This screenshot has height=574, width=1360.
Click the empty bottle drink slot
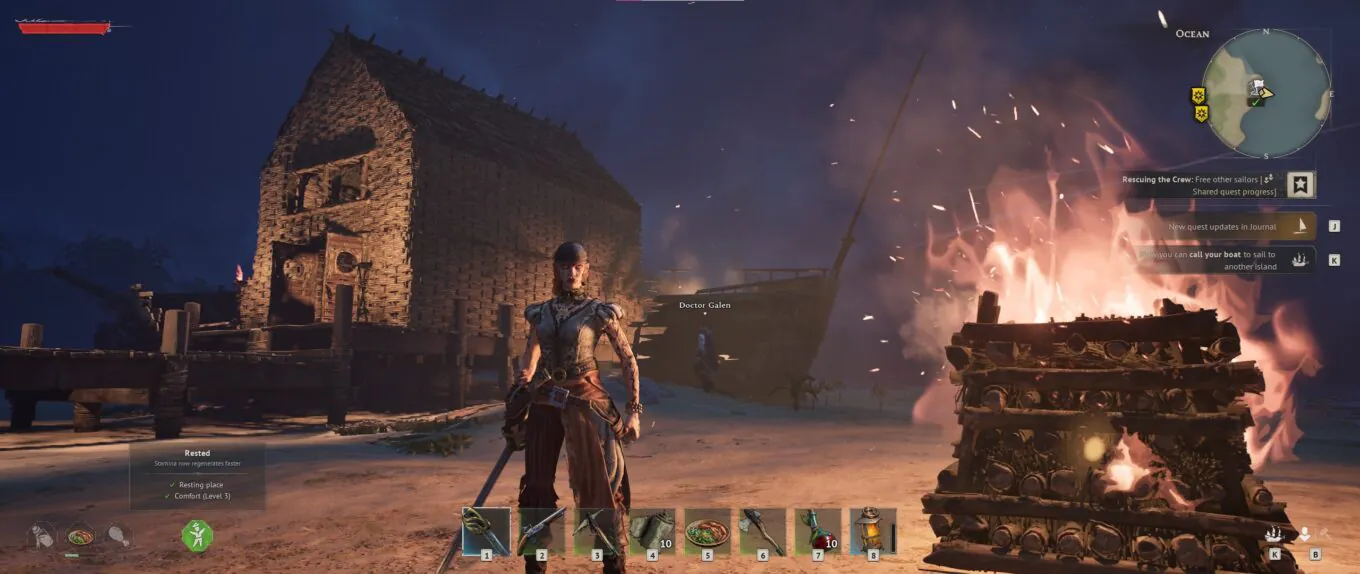coord(42,536)
